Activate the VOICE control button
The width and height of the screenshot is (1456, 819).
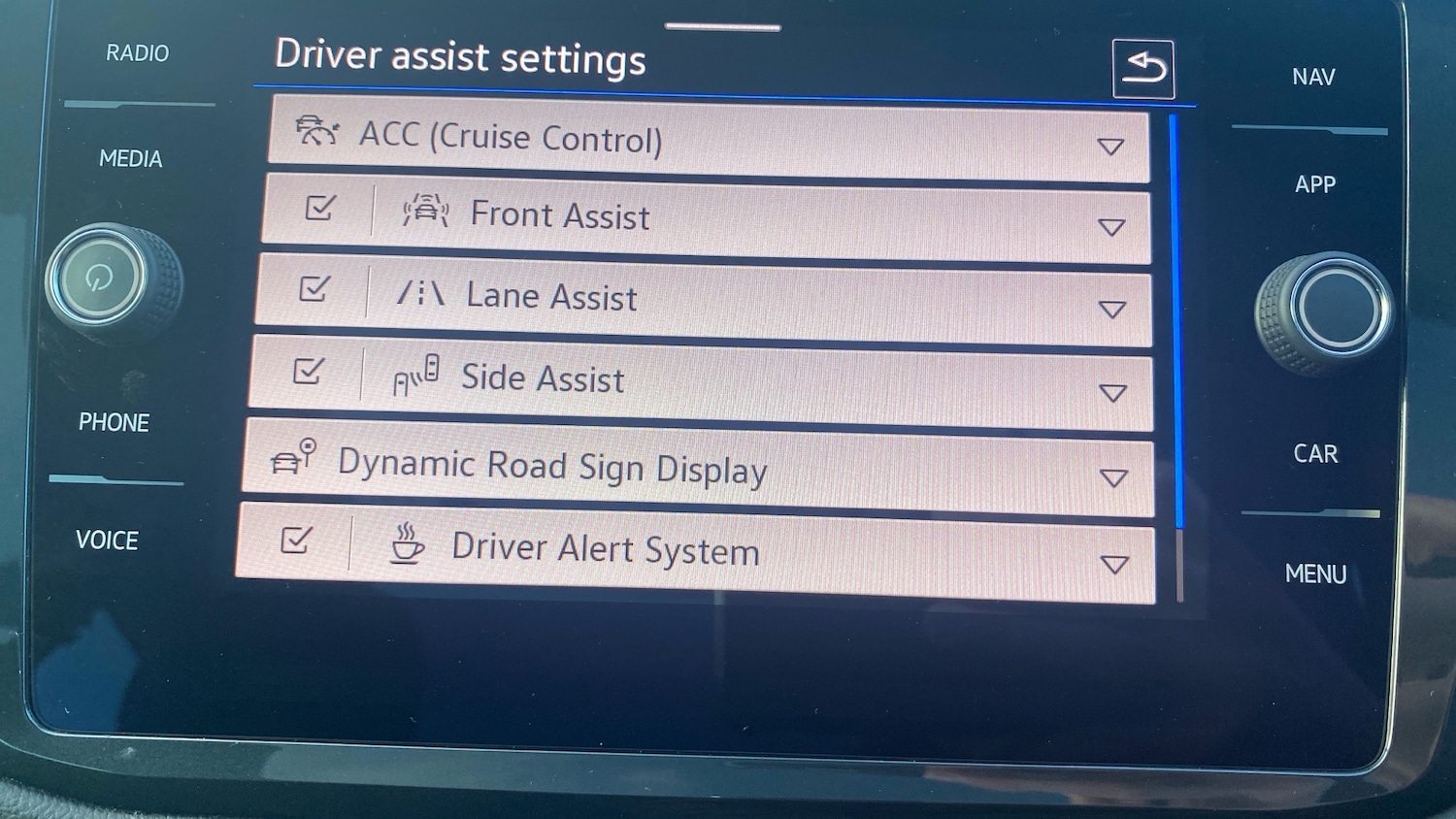pos(107,540)
